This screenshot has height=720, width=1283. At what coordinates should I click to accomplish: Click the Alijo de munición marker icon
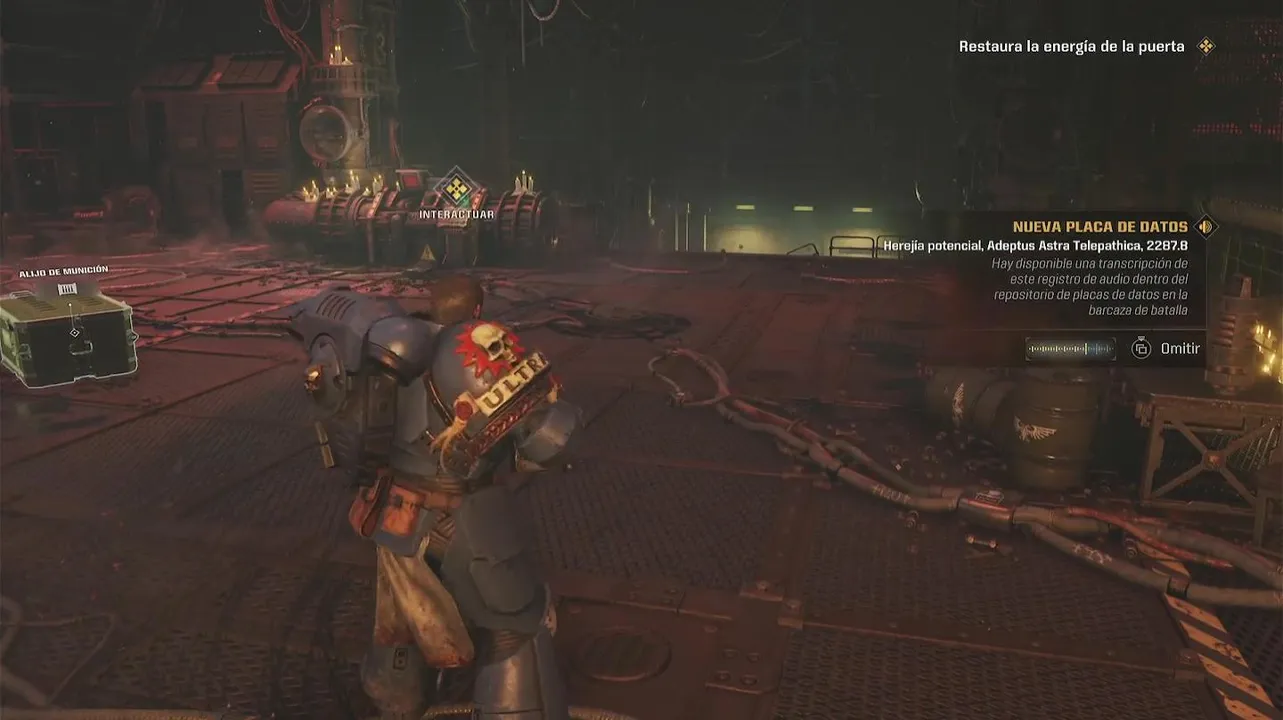point(67,288)
